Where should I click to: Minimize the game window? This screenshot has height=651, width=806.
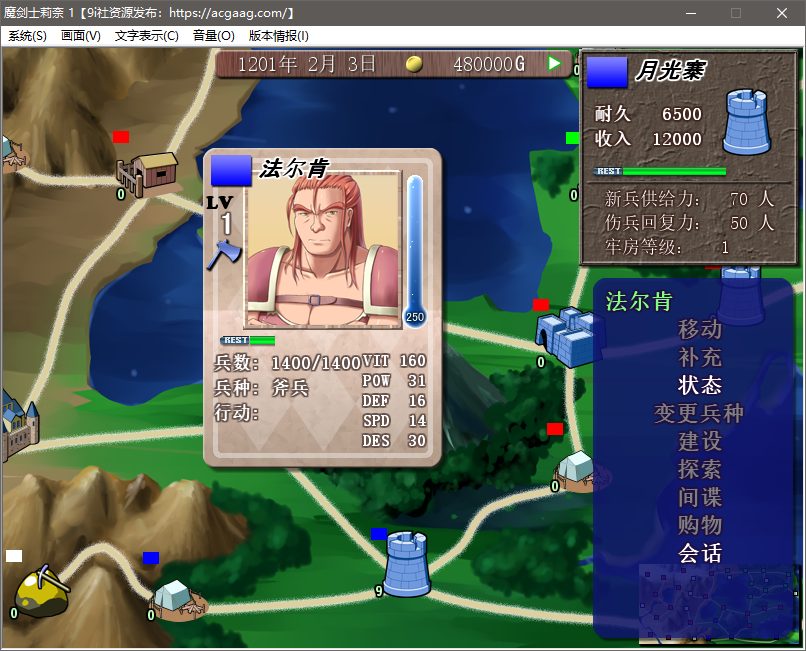point(690,13)
